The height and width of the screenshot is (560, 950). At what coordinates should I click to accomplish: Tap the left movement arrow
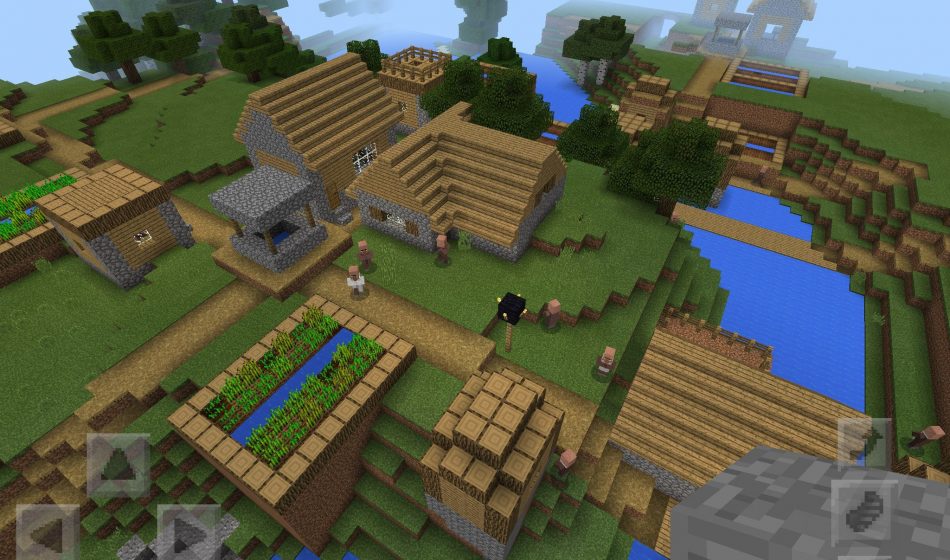tap(47, 532)
